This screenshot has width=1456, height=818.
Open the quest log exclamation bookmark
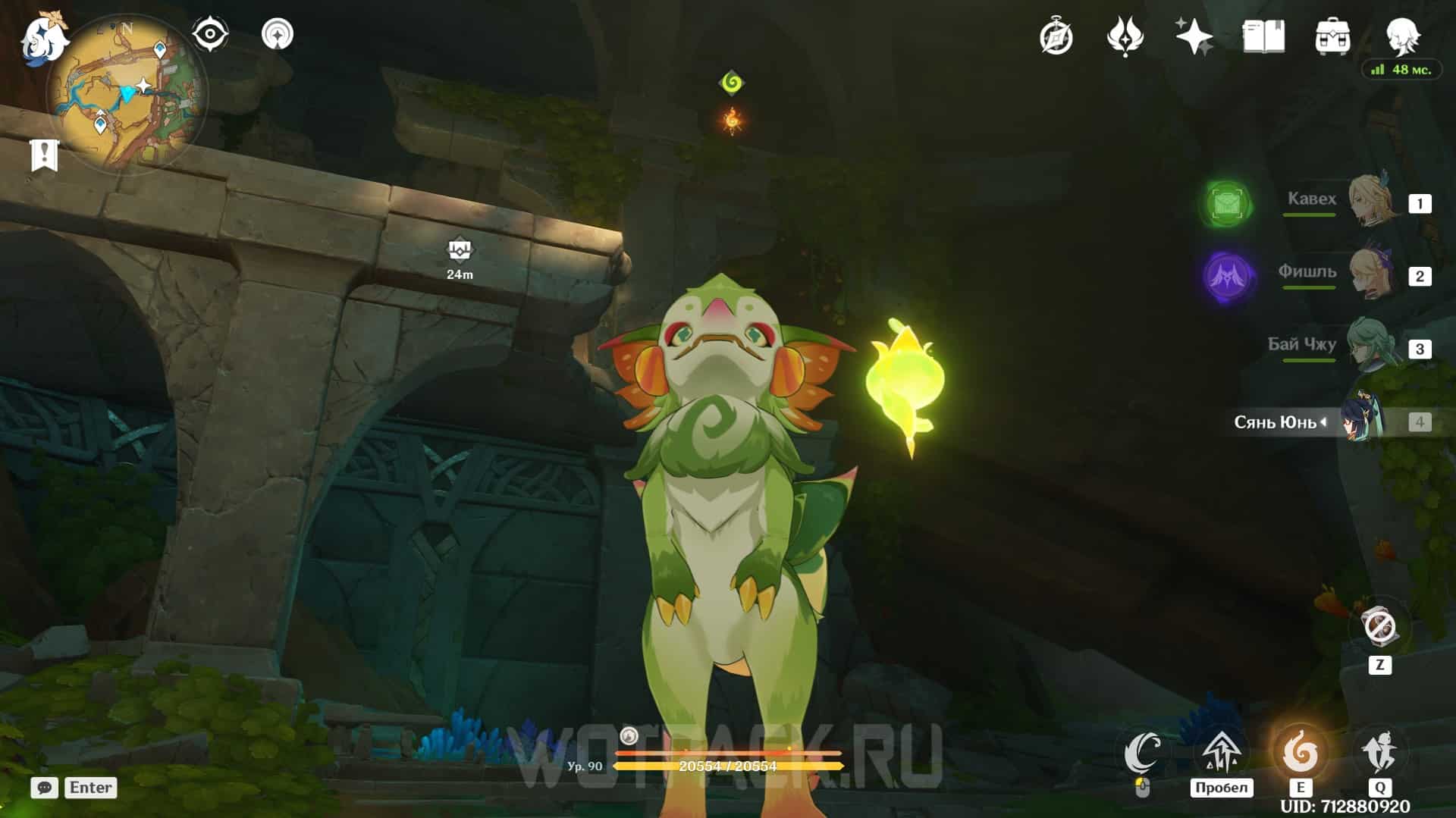pyautogui.click(x=44, y=155)
